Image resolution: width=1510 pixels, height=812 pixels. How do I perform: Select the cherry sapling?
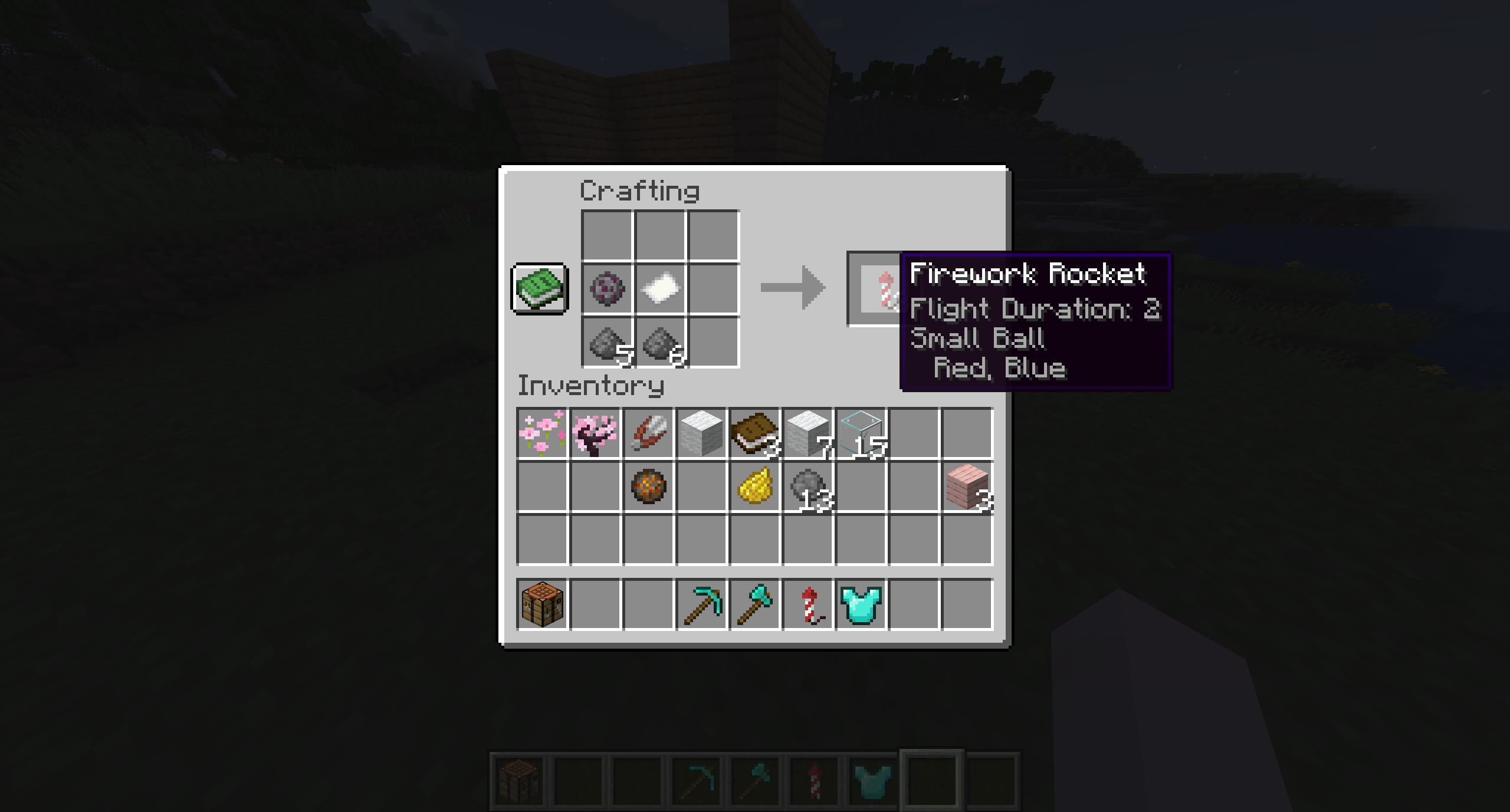(x=595, y=435)
